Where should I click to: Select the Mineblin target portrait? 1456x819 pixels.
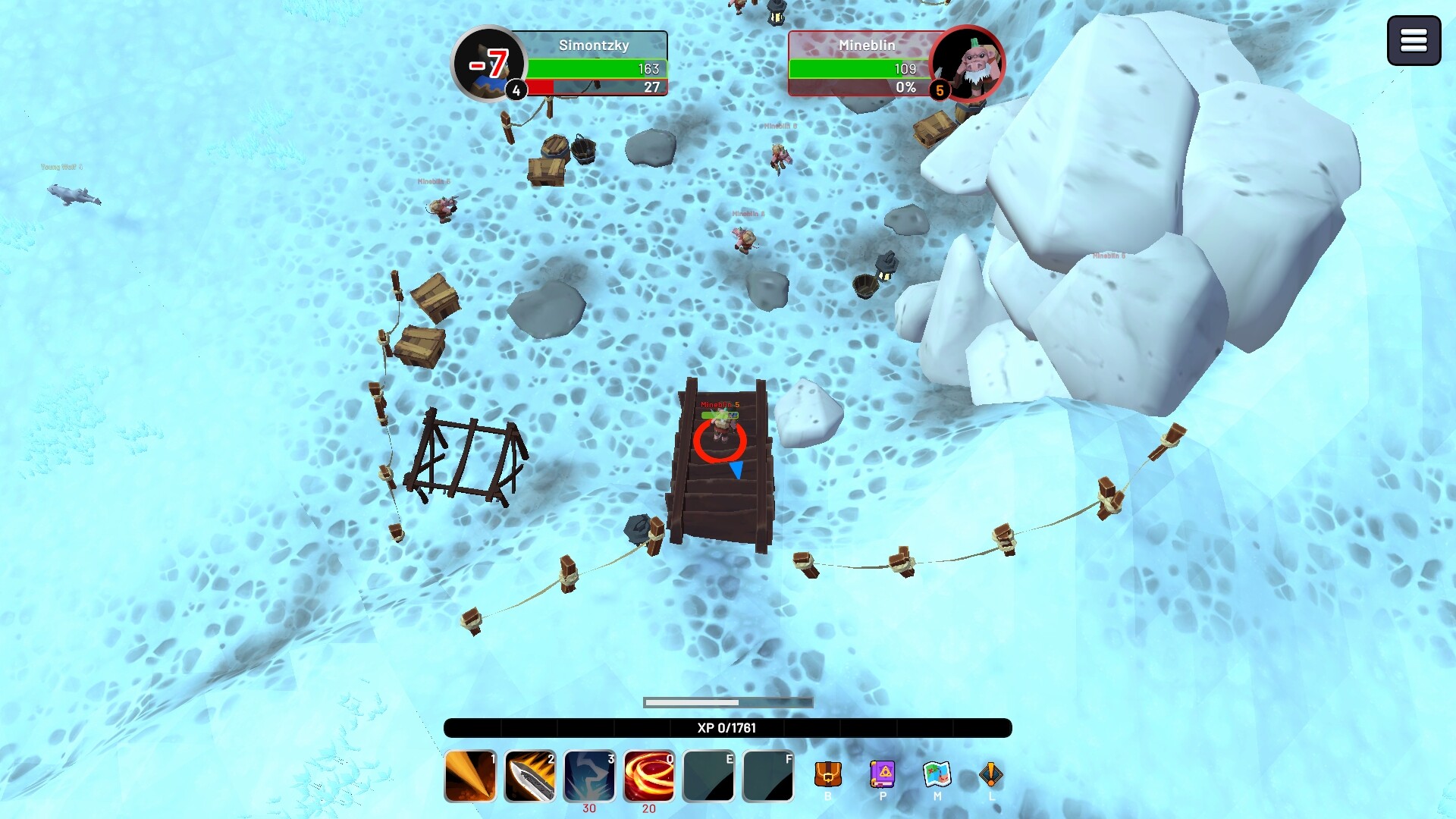click(x=967, y=64)
